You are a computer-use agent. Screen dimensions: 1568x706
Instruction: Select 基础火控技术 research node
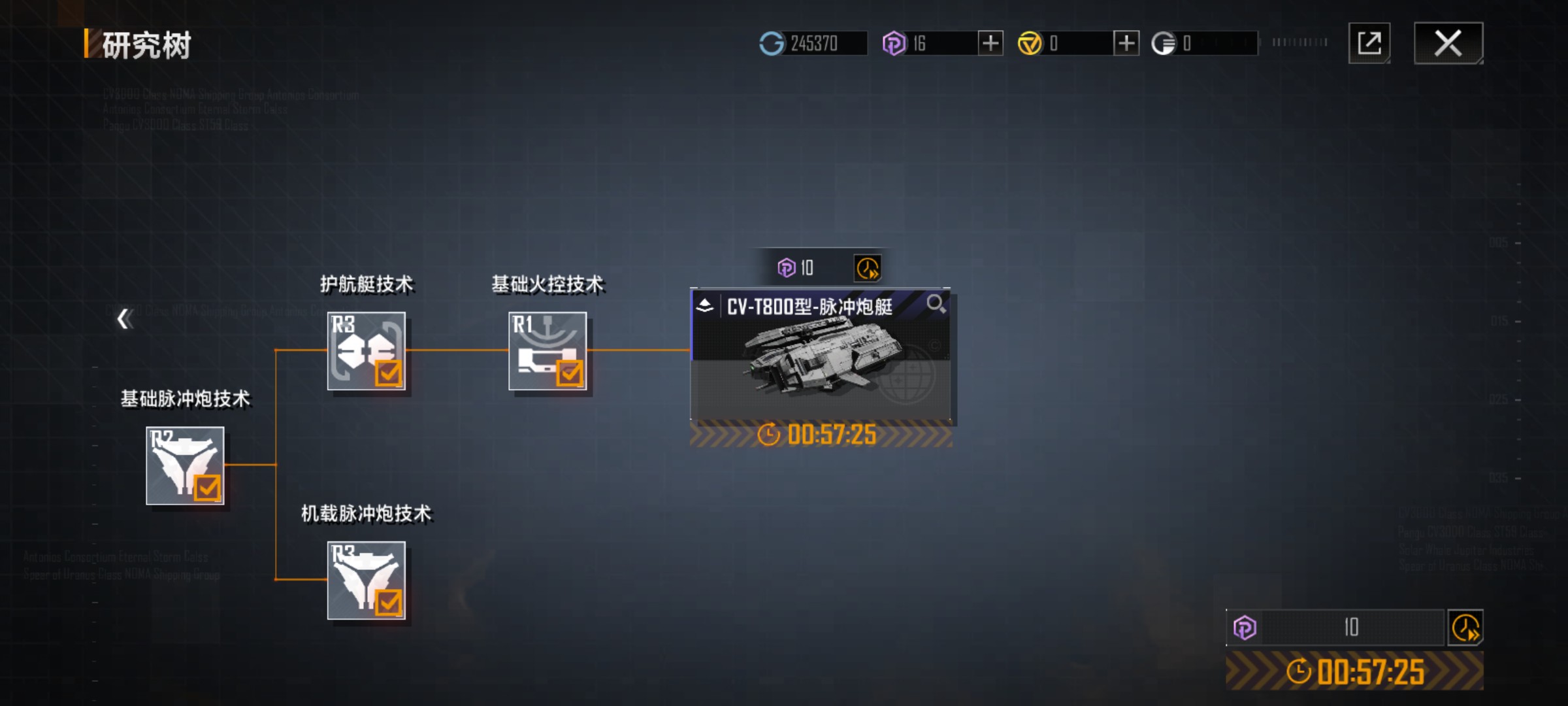tap(547, 351)
